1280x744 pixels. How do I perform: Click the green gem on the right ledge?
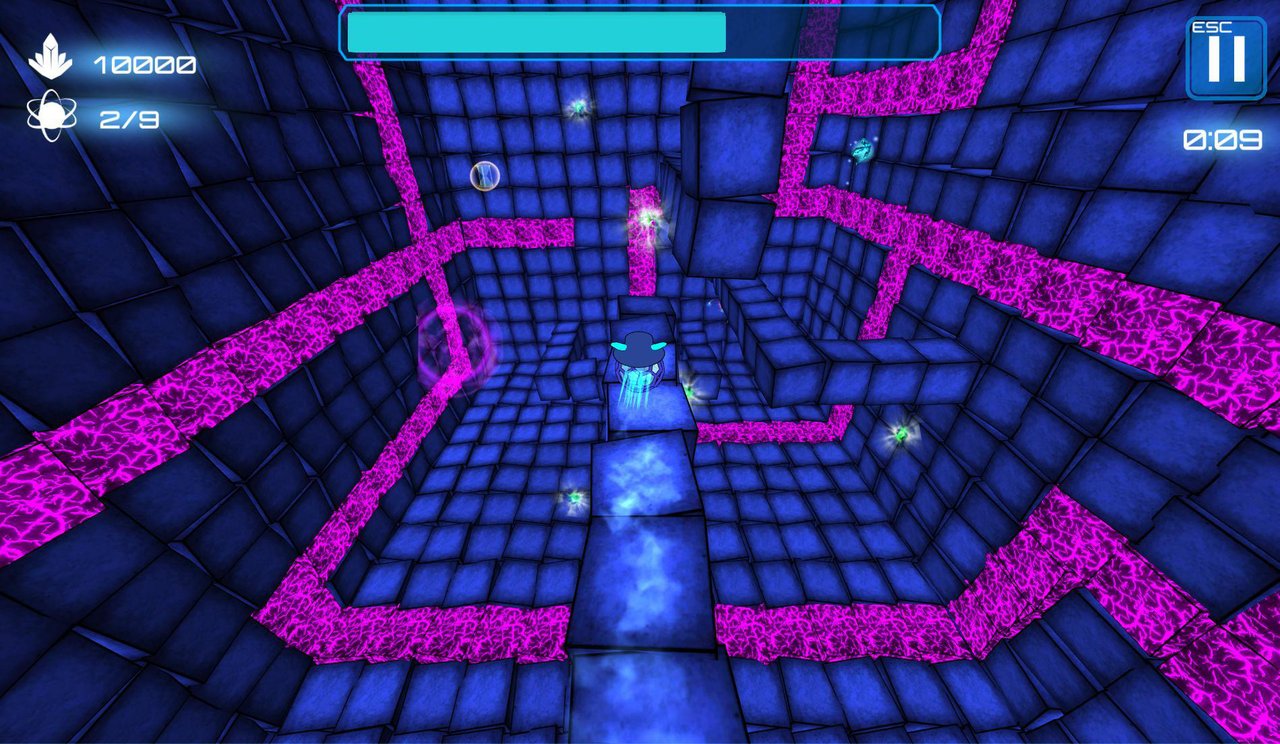tap(899, 437)
